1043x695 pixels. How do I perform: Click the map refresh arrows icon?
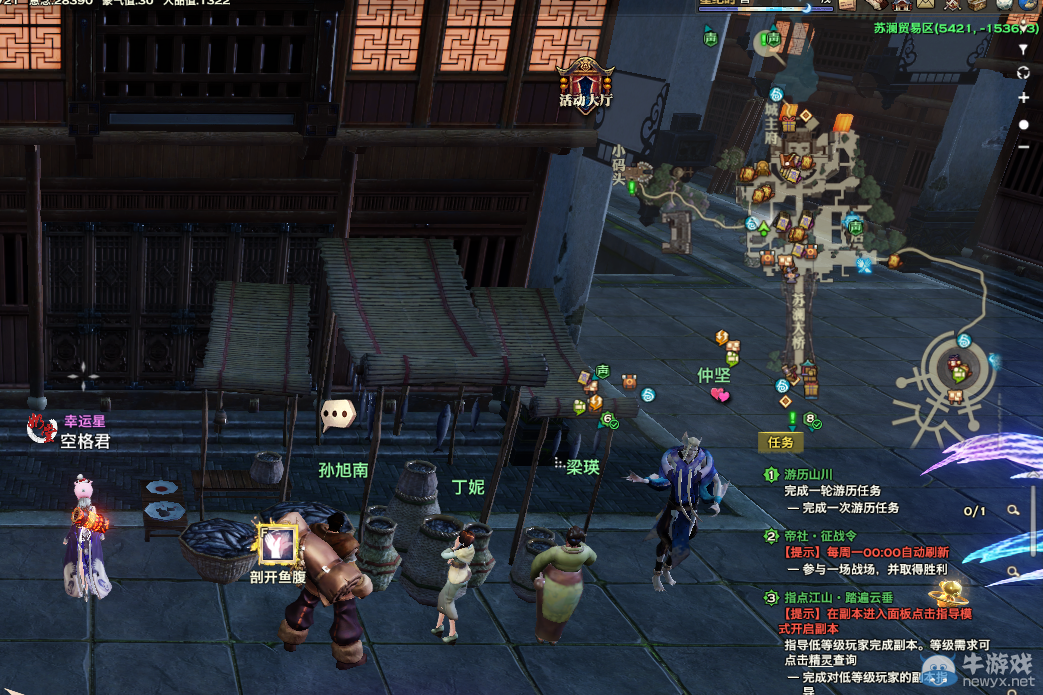(x=1023, y=73)
